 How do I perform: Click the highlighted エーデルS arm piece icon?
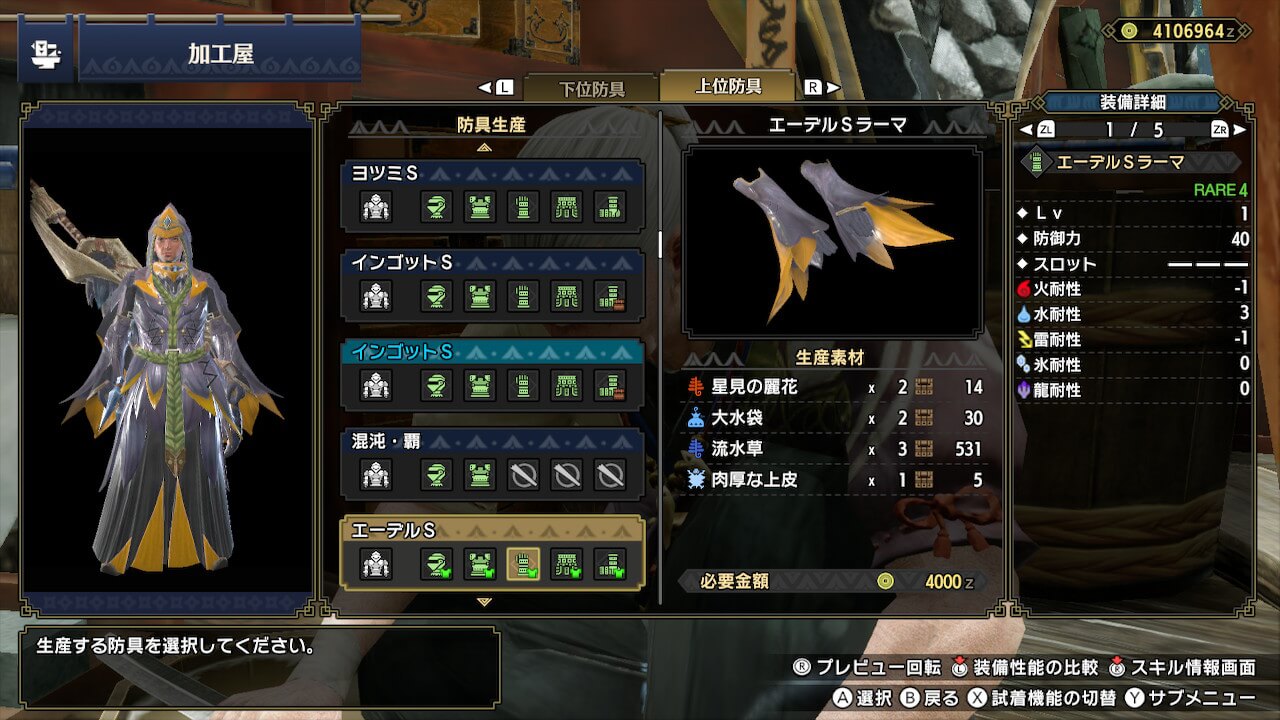click(x=523, y=564)
